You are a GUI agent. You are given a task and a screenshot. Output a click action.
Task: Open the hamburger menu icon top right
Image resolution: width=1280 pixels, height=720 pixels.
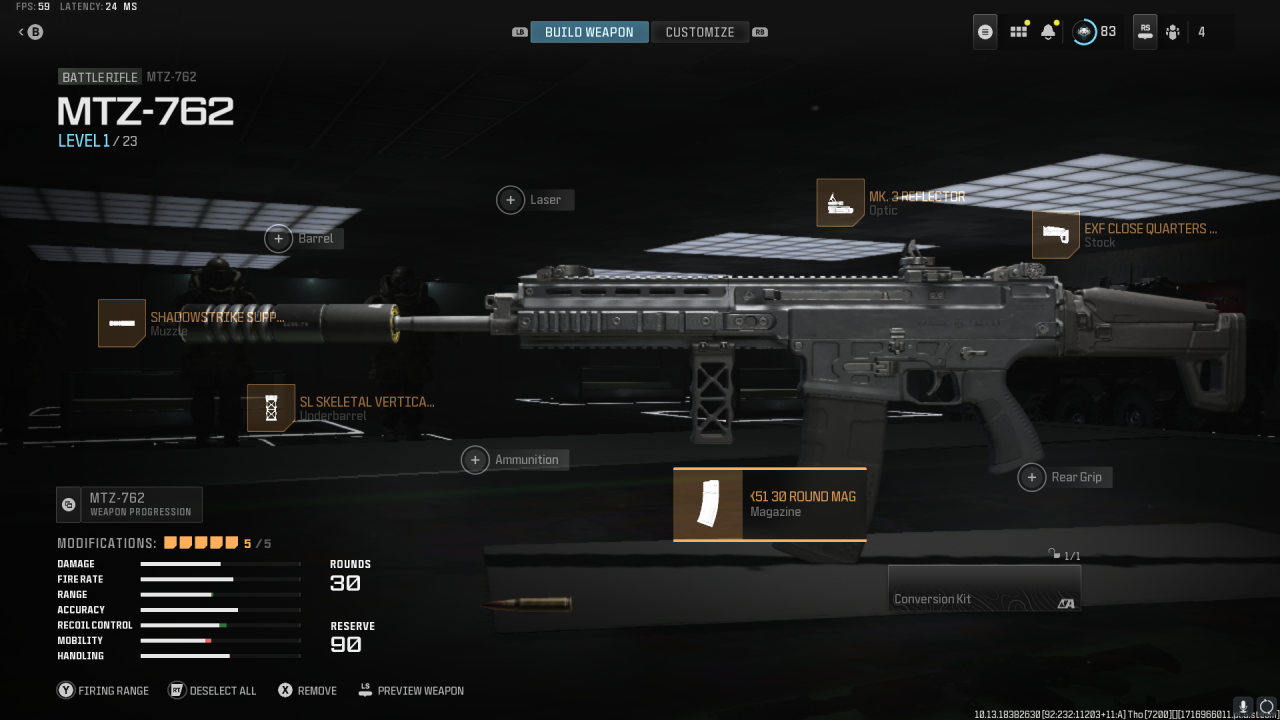(x=985, y=31)
